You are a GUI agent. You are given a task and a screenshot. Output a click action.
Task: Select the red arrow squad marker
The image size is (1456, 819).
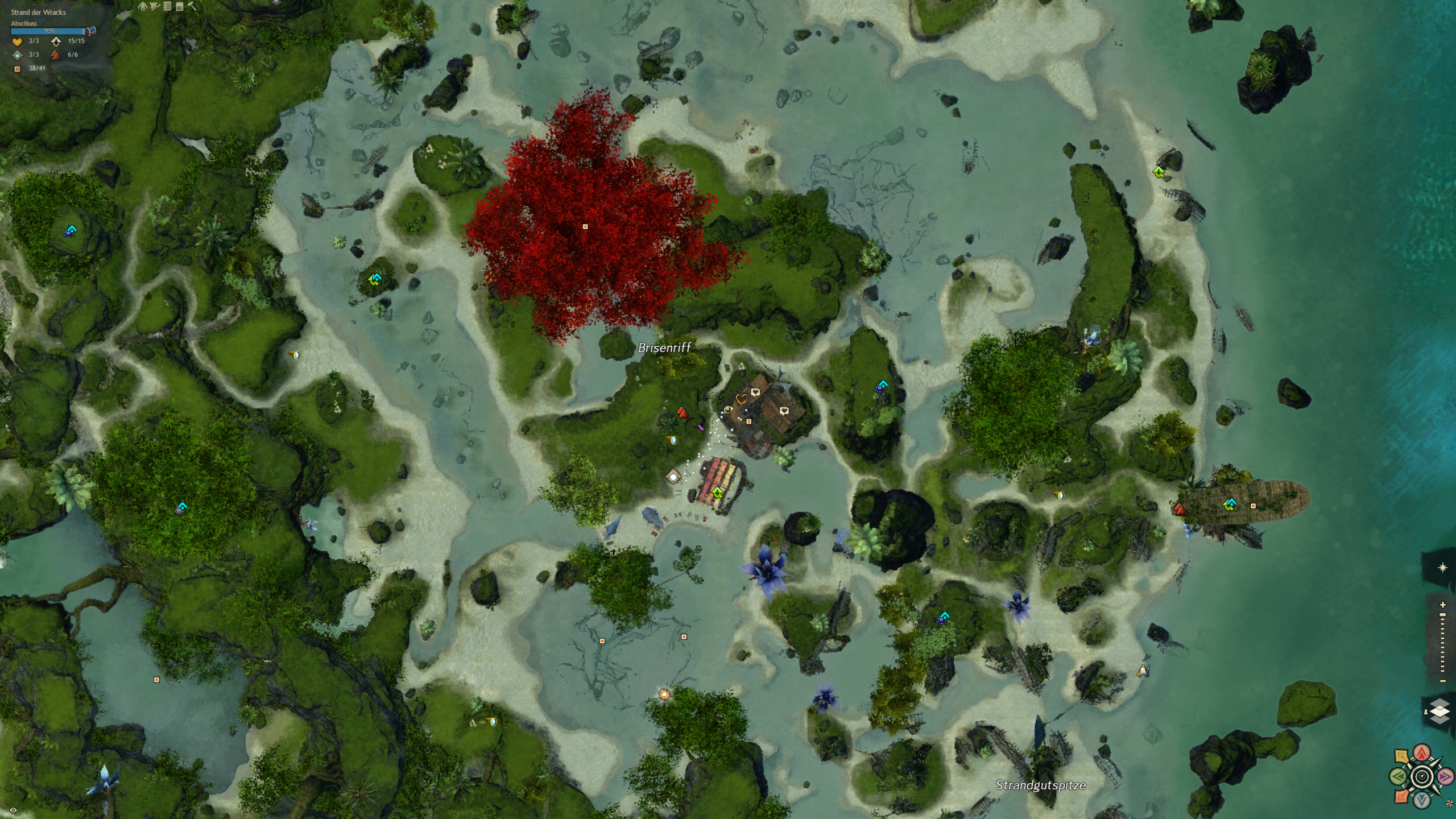coord(1422,753)
